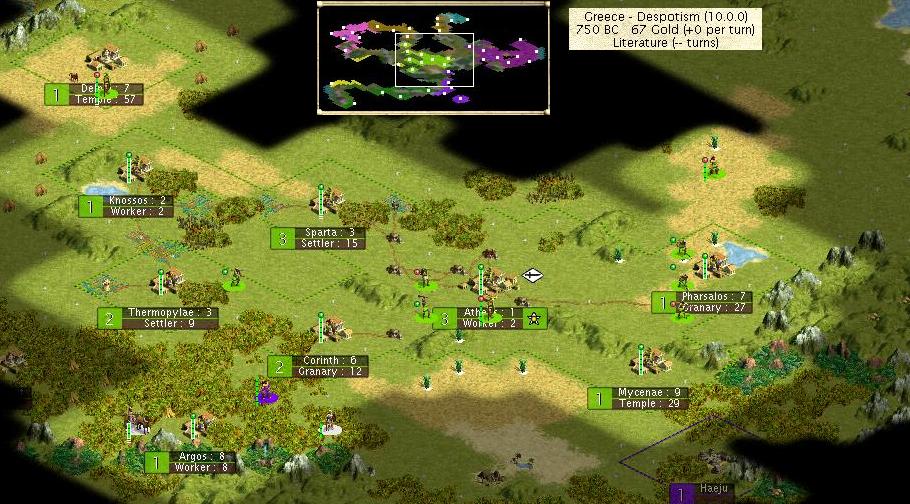The width and height of the screenshot is (910, 504).
Task: Select the Corinth city label
Action: pos(318,366)
